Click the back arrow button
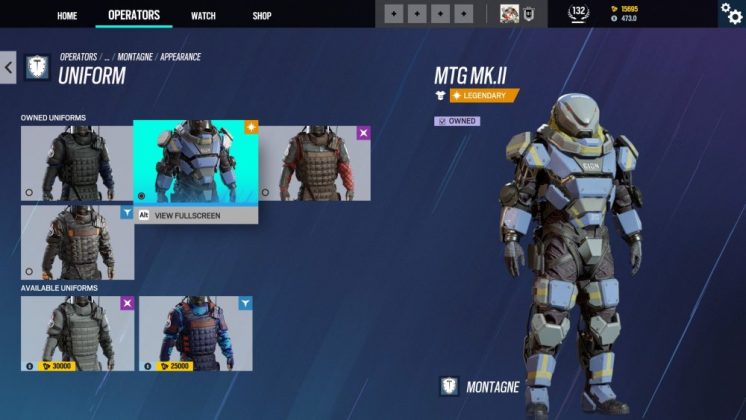 coord(8,68)
